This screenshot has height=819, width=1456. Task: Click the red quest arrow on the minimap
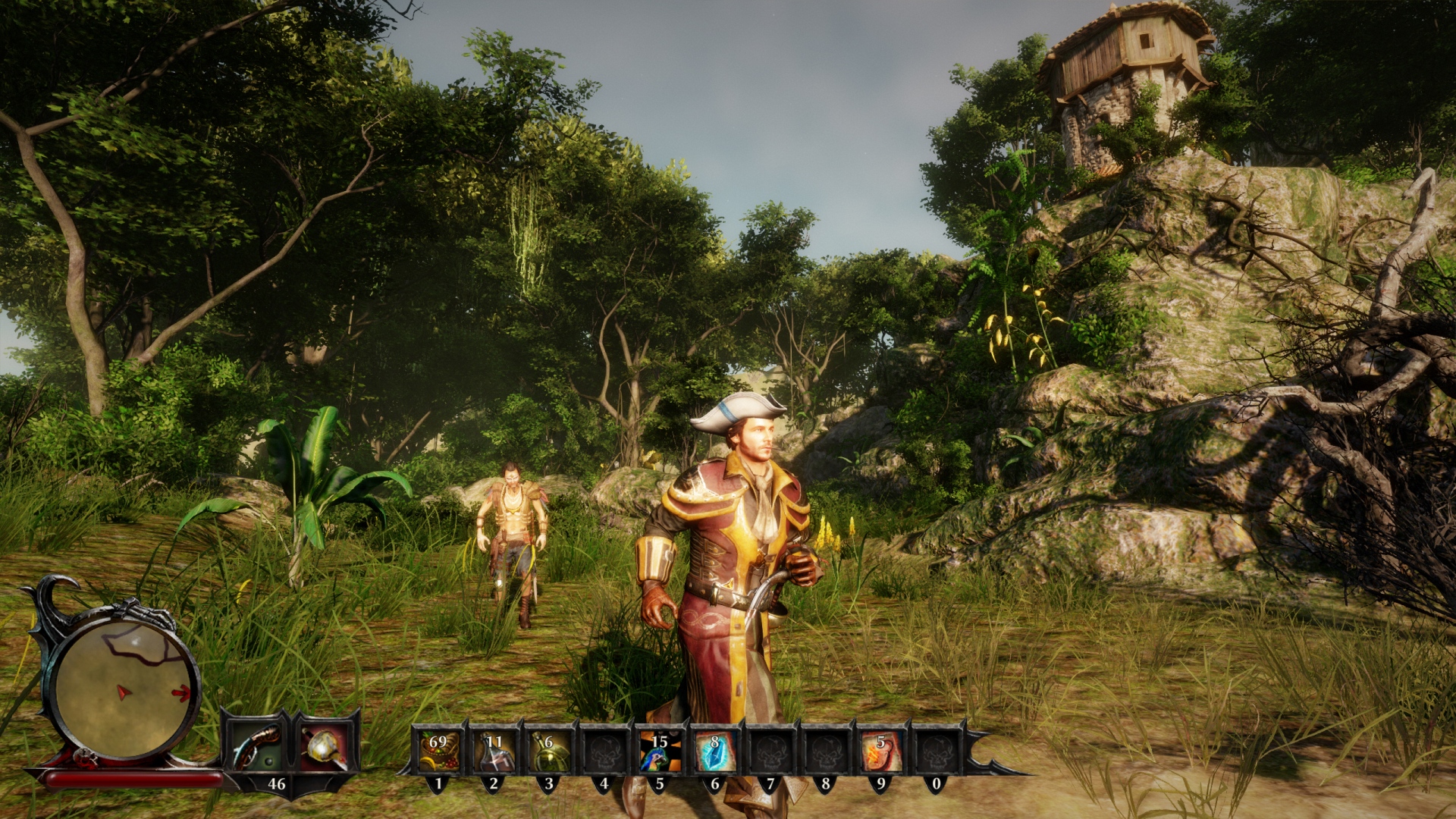(x=181, y=692)
